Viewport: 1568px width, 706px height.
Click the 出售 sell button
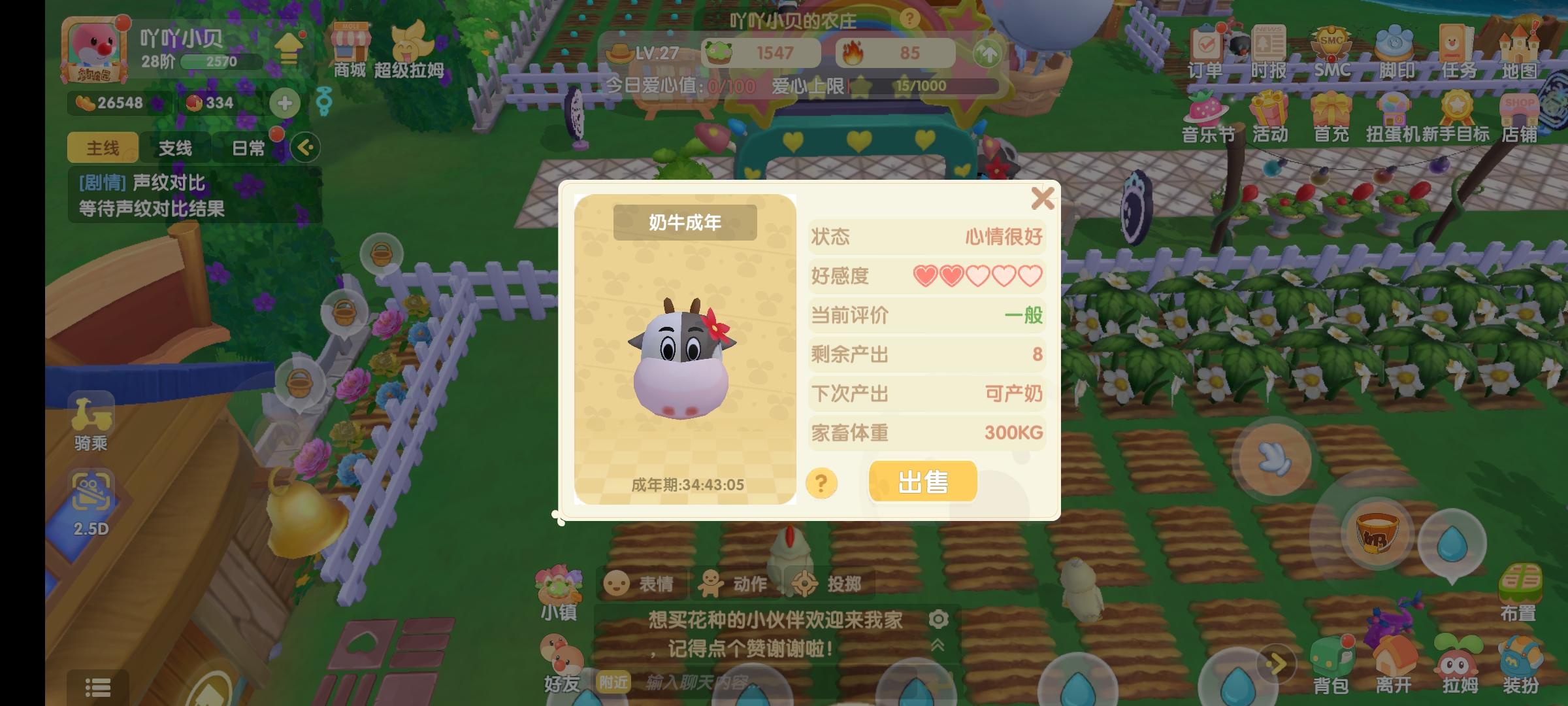click(922, 481)
